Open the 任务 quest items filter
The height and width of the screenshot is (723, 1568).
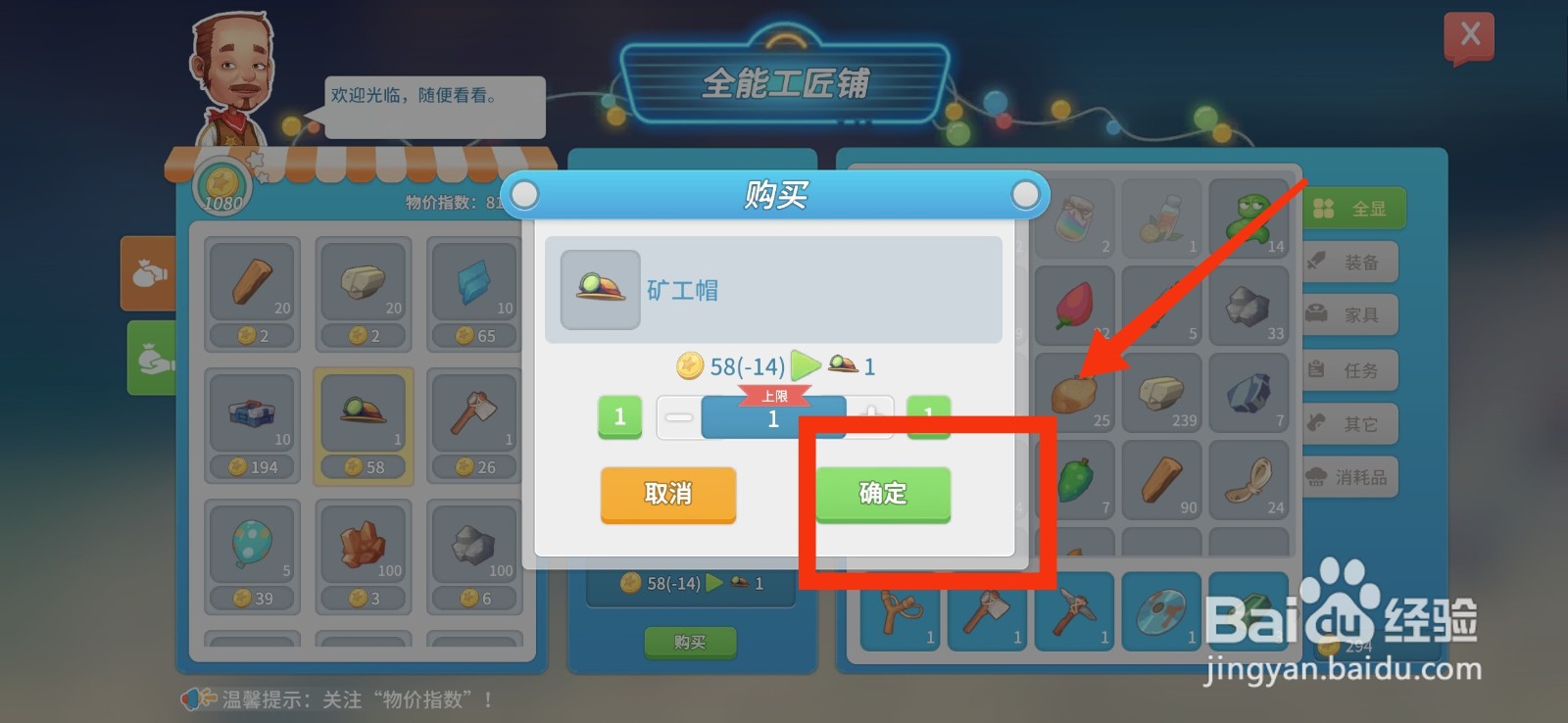click(1350, 369)
